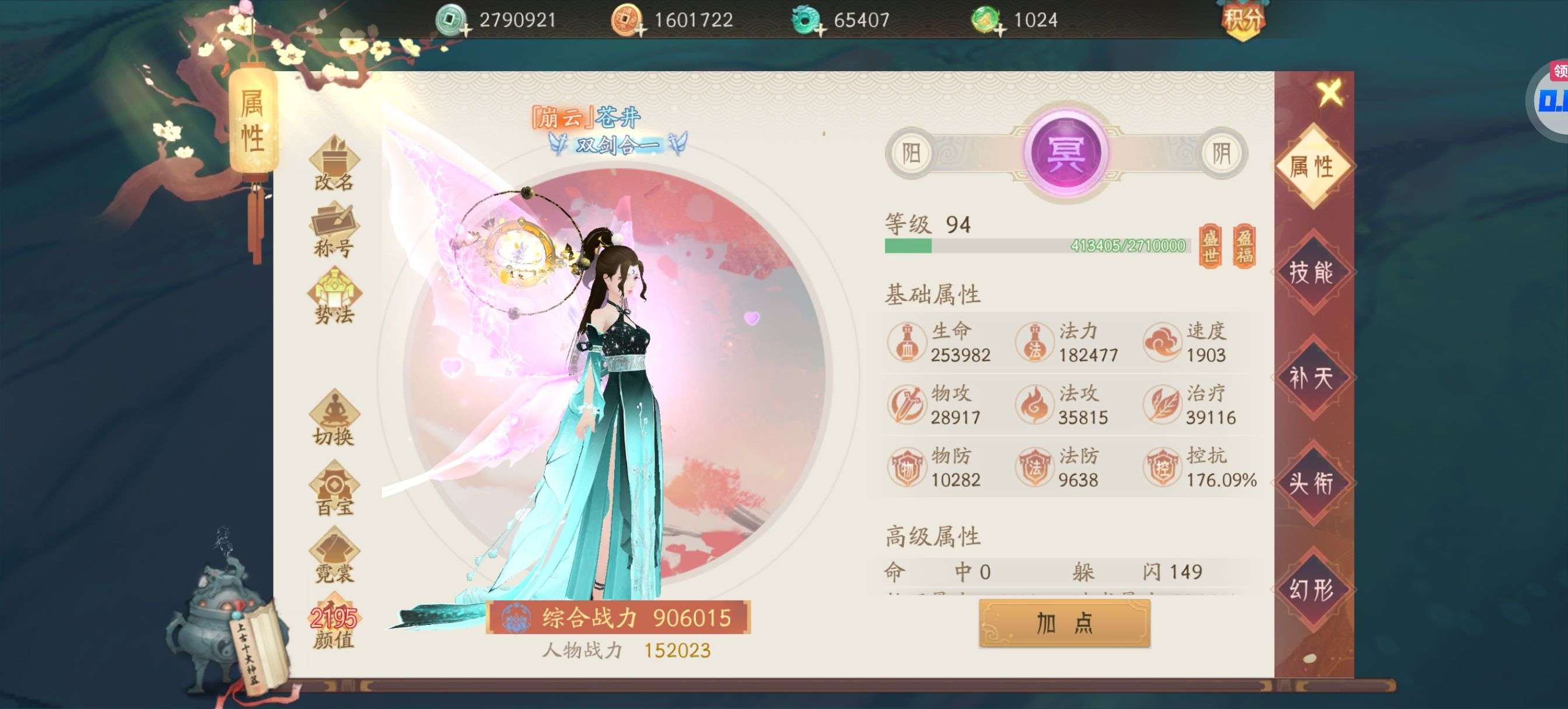
Task: Open the 积分 points badge
Action: [x=1242, y=20]
